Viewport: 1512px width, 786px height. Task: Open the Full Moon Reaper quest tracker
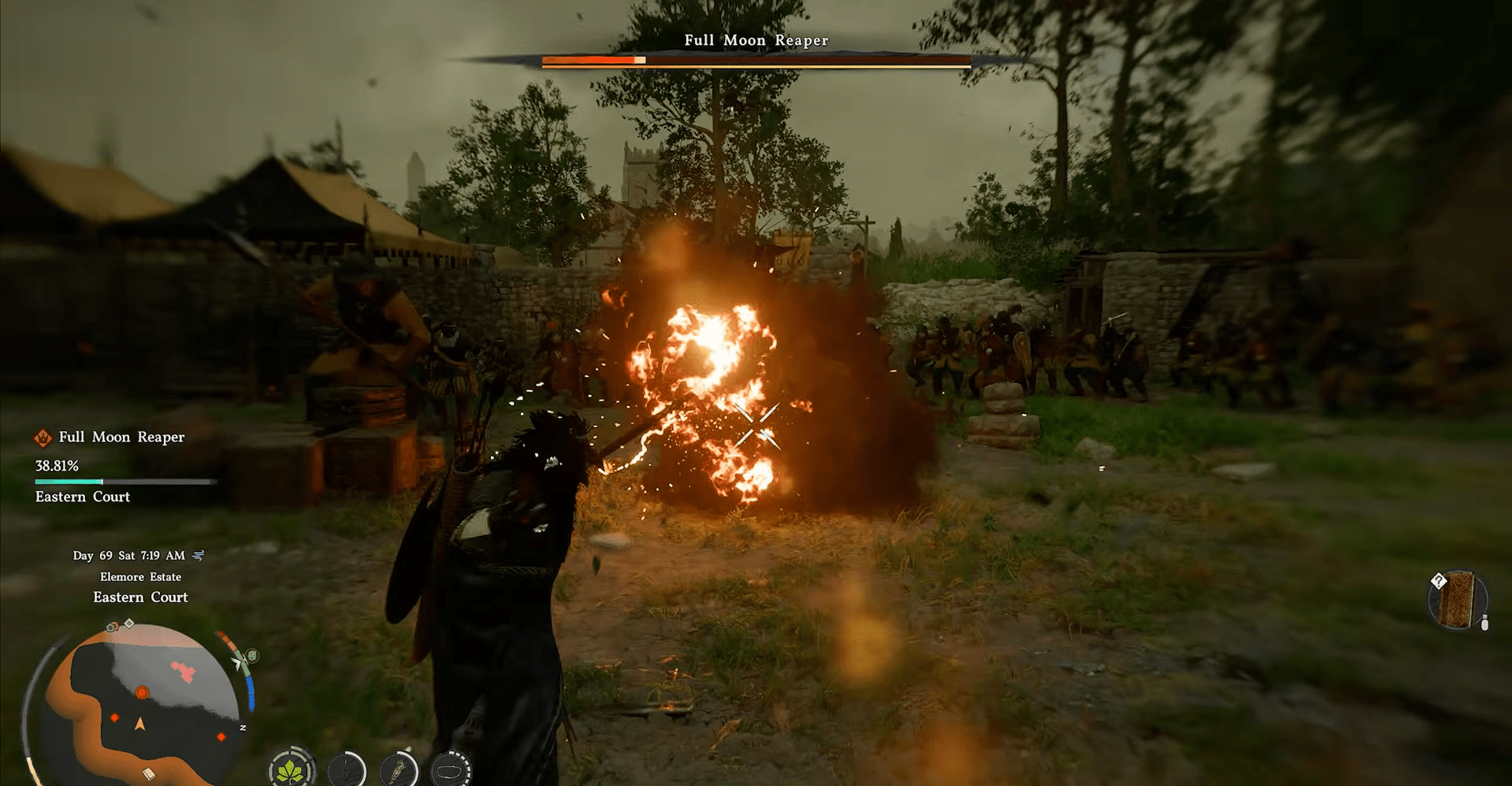tap(121, 438)
